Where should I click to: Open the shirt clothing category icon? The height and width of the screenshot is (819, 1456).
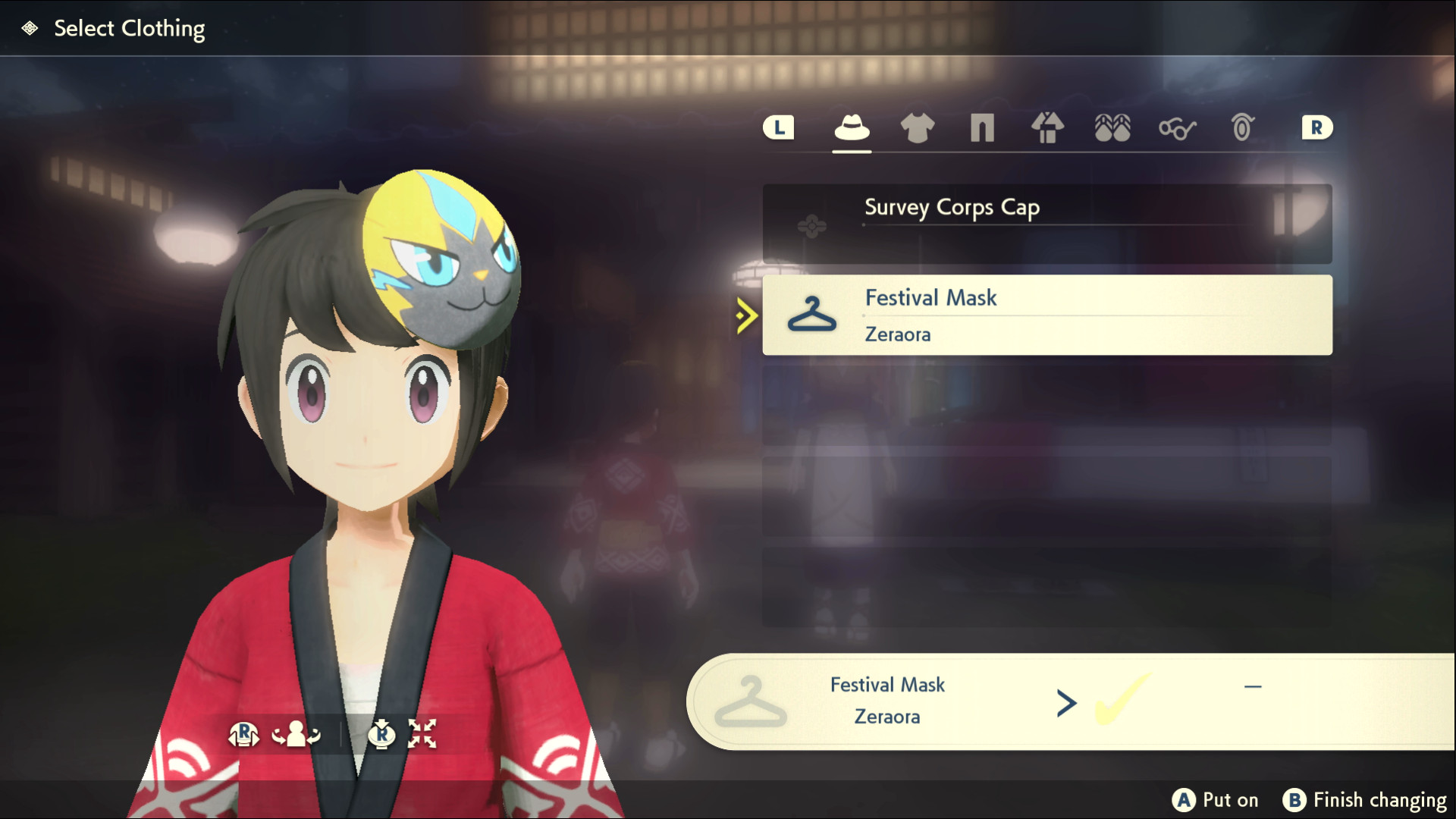click(916, 129)
